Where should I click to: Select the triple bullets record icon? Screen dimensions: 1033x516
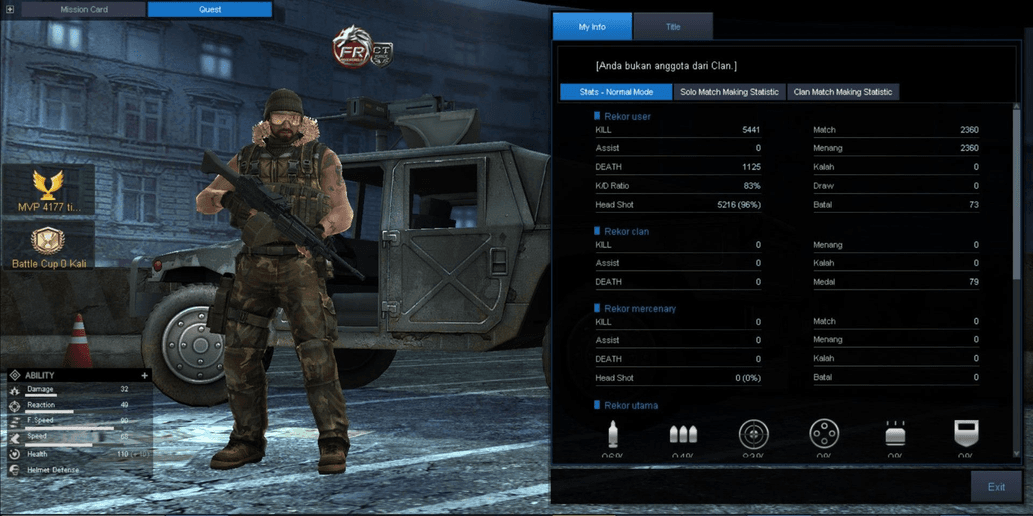click(x=683, y=434)
